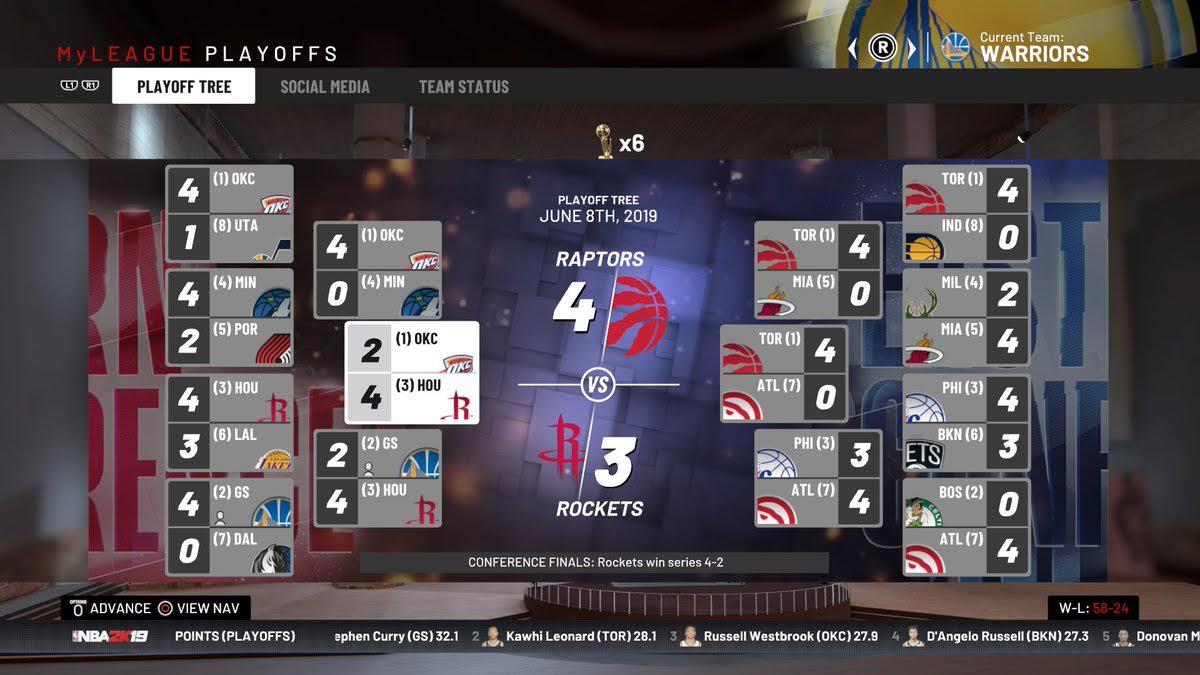Pick the PHI vs BKN matchup
Image resolution: width=1200 pixels, height=675 pixels.
pos(966,421)
